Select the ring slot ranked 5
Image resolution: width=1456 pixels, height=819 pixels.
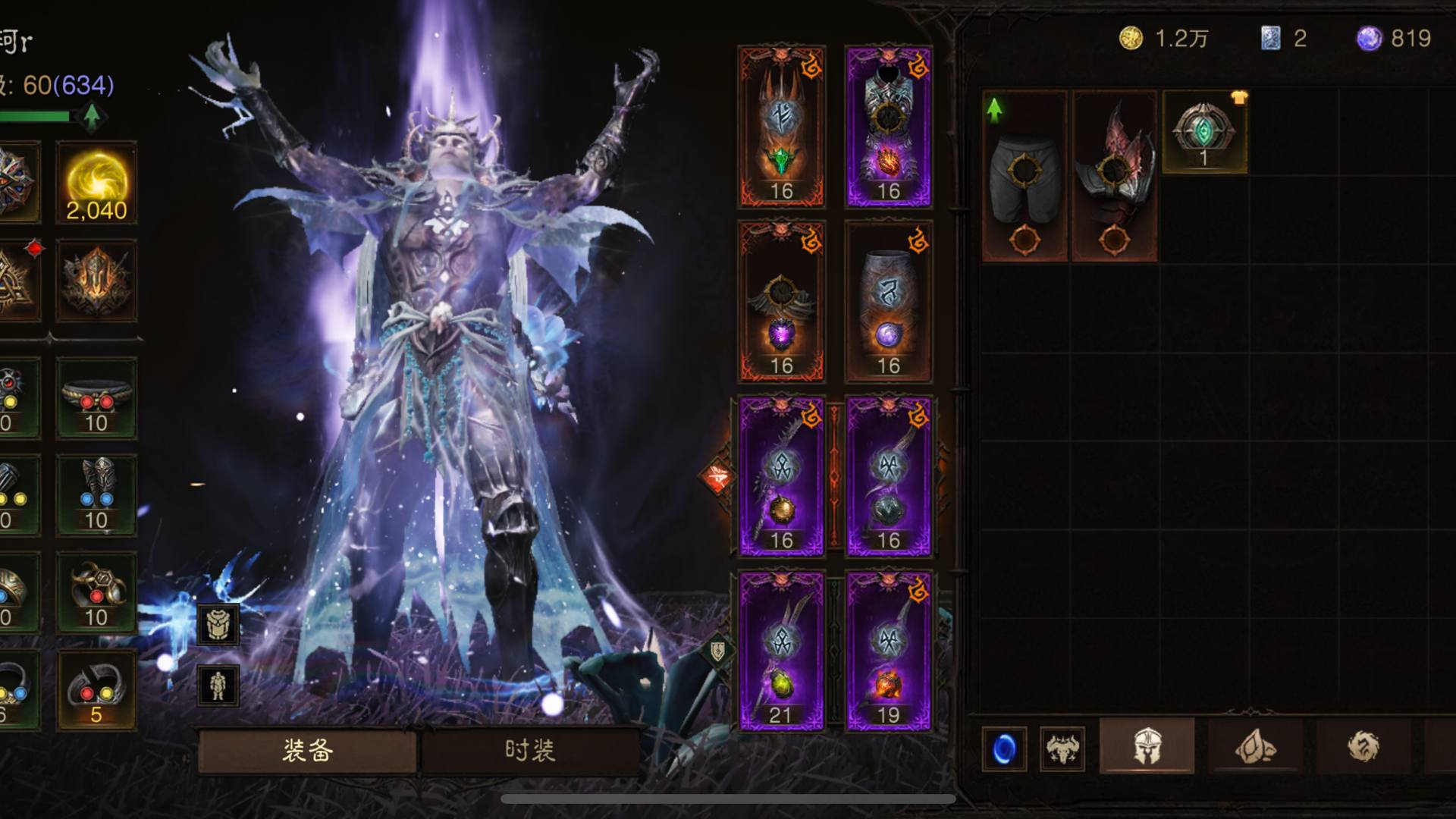pos(96,690)
